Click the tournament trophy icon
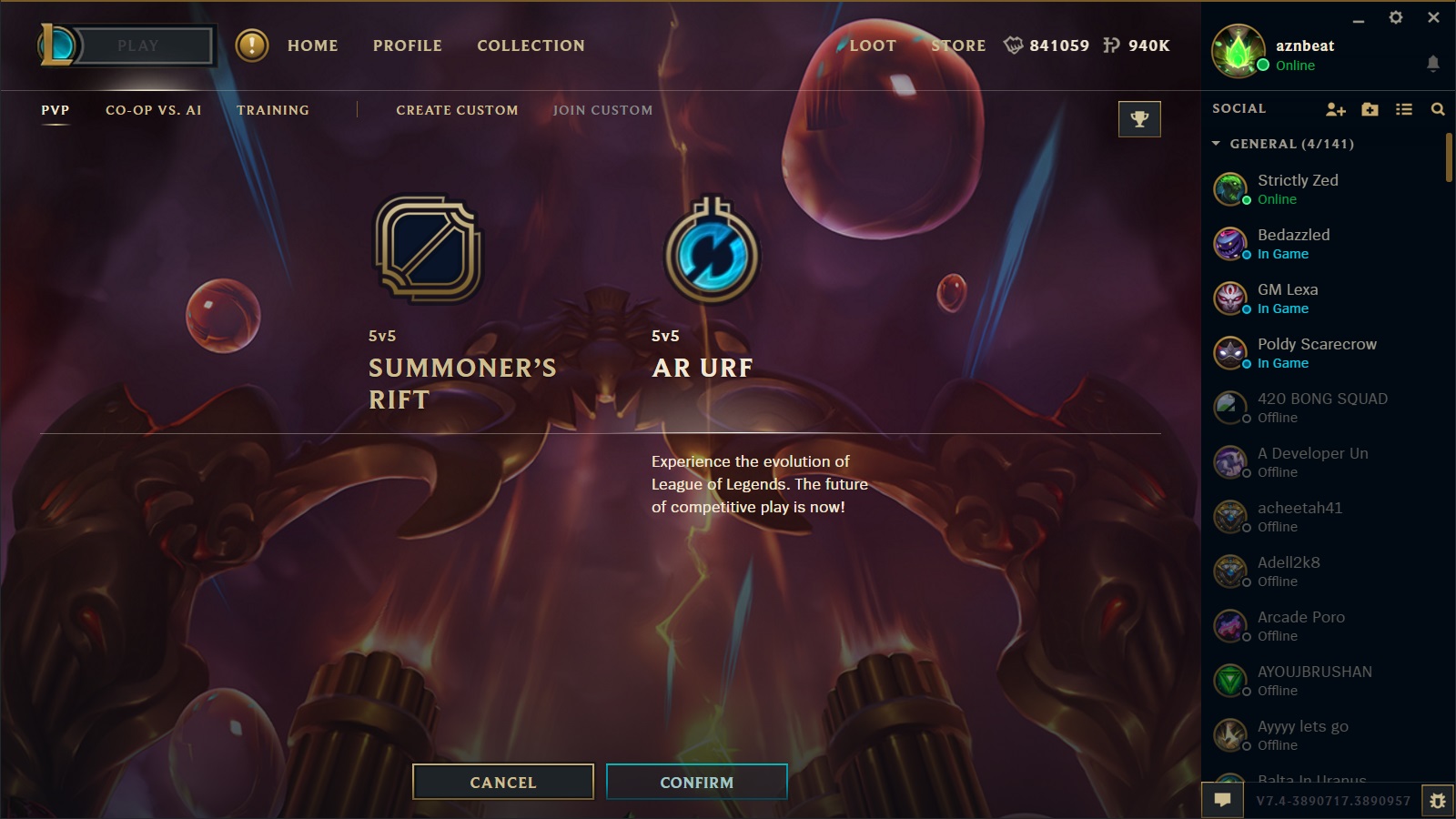 coord(1140,118)
